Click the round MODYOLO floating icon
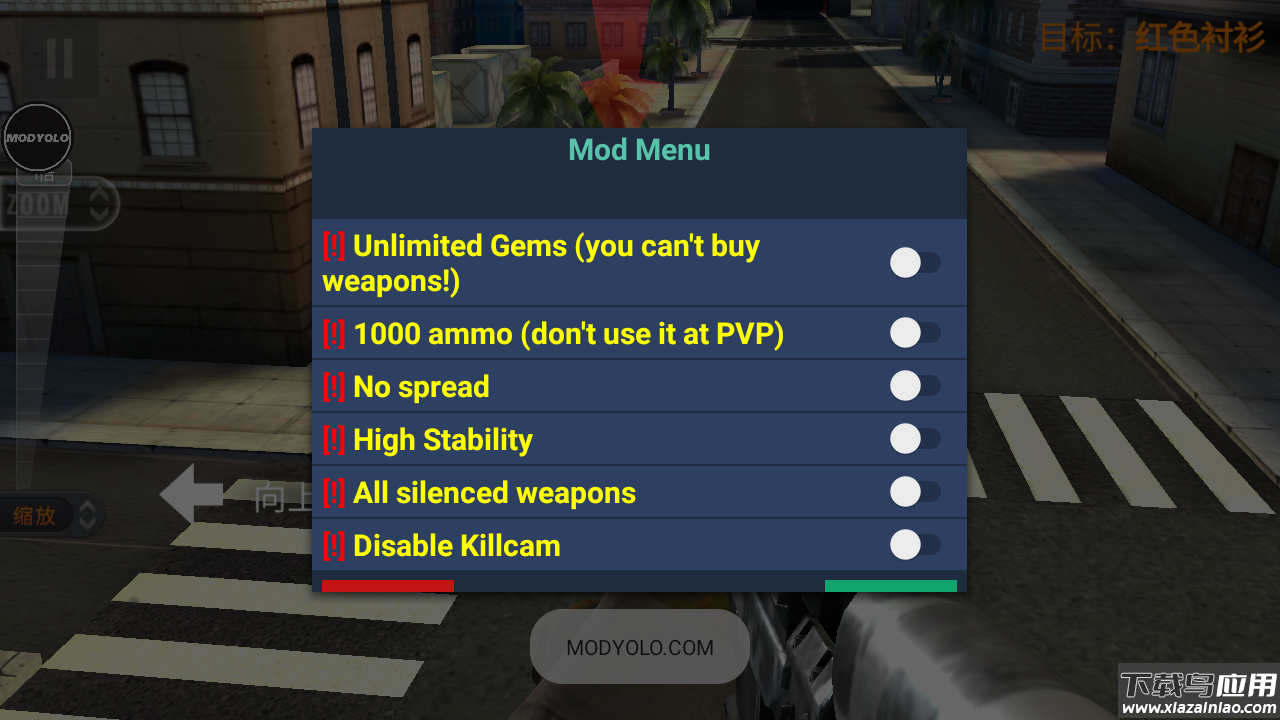 tap(37, 137)
